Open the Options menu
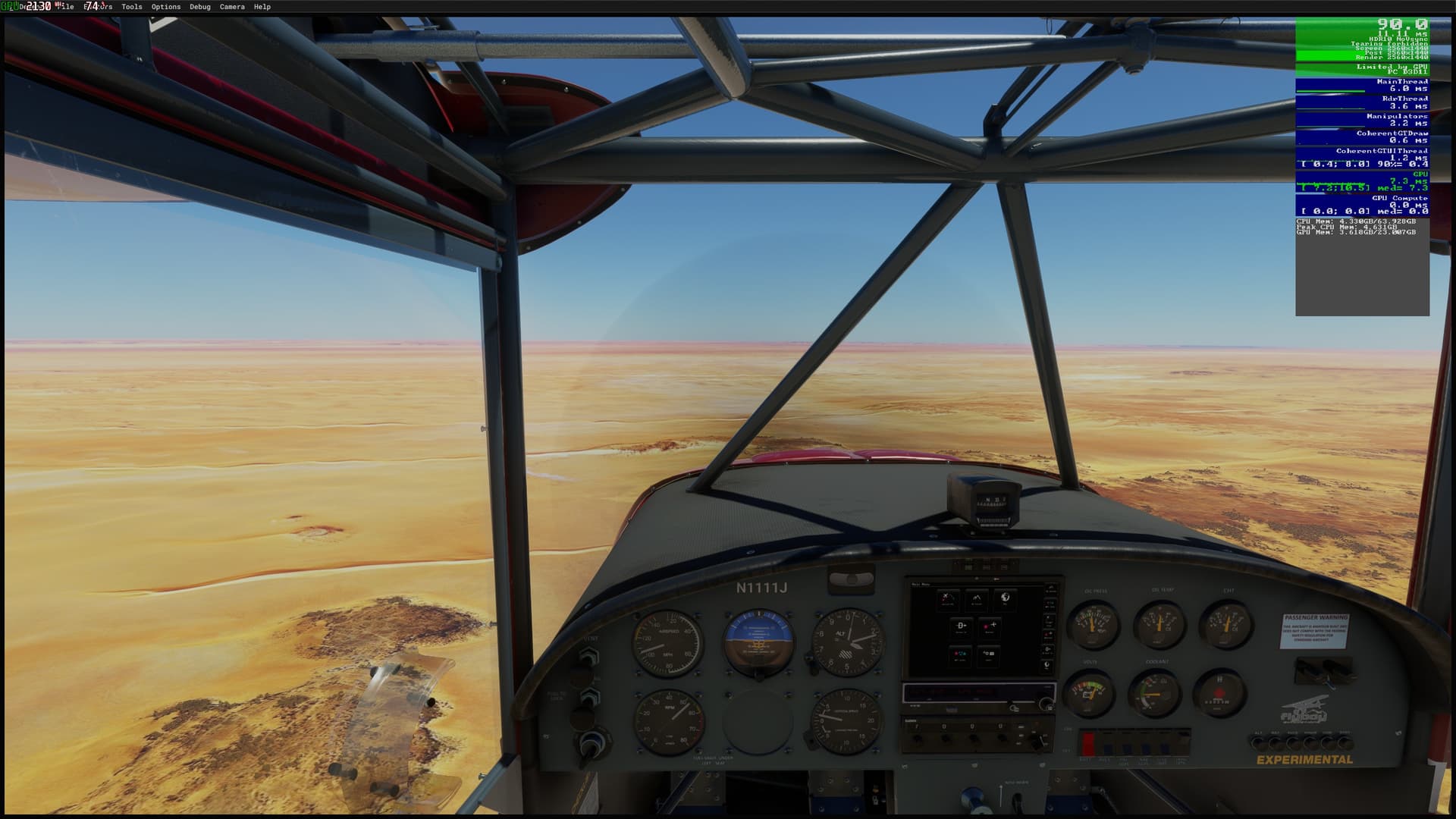1456x819 pixels. click(166, 7)
